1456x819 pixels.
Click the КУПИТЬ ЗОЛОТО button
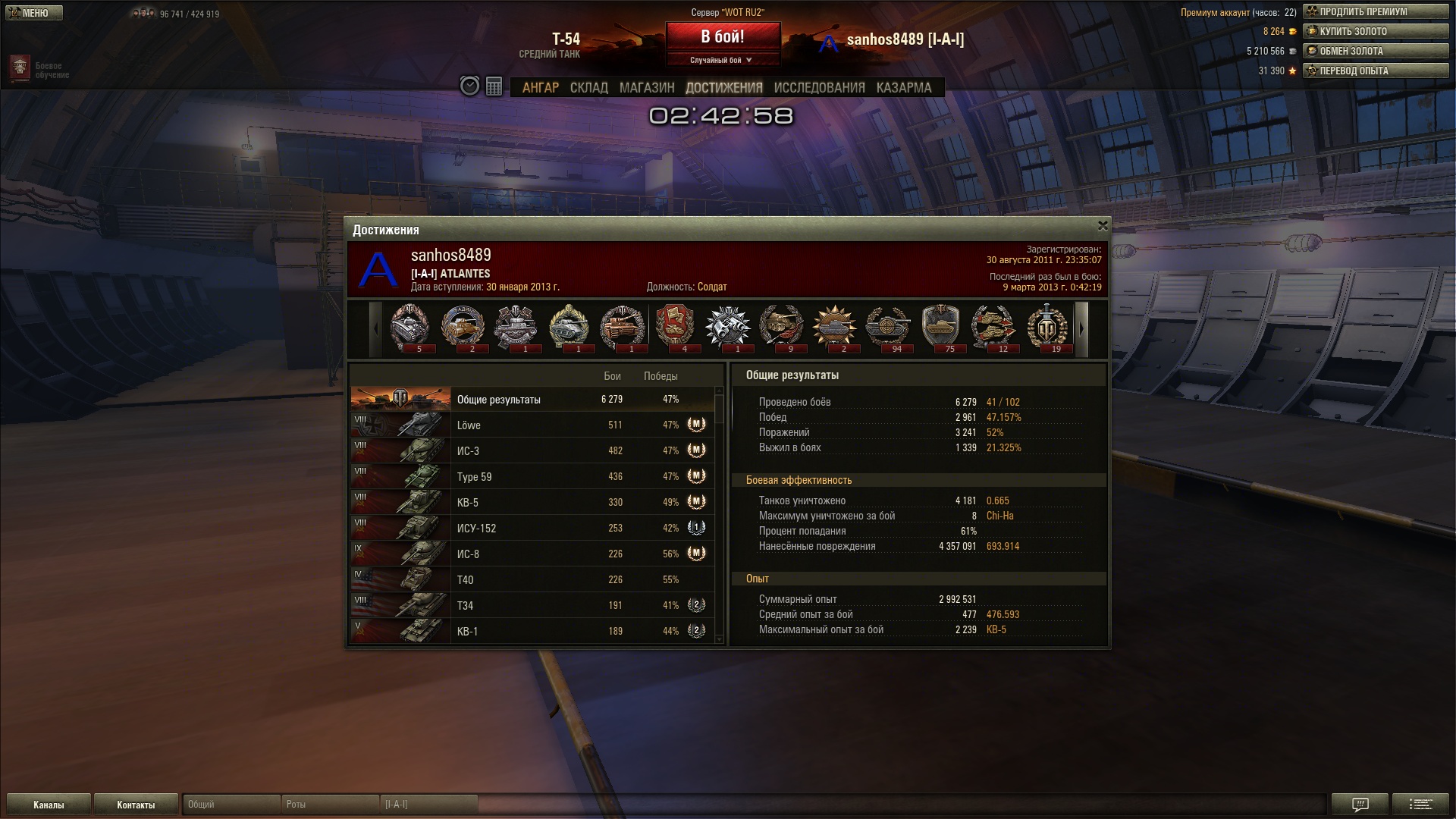pos(1375,32)
